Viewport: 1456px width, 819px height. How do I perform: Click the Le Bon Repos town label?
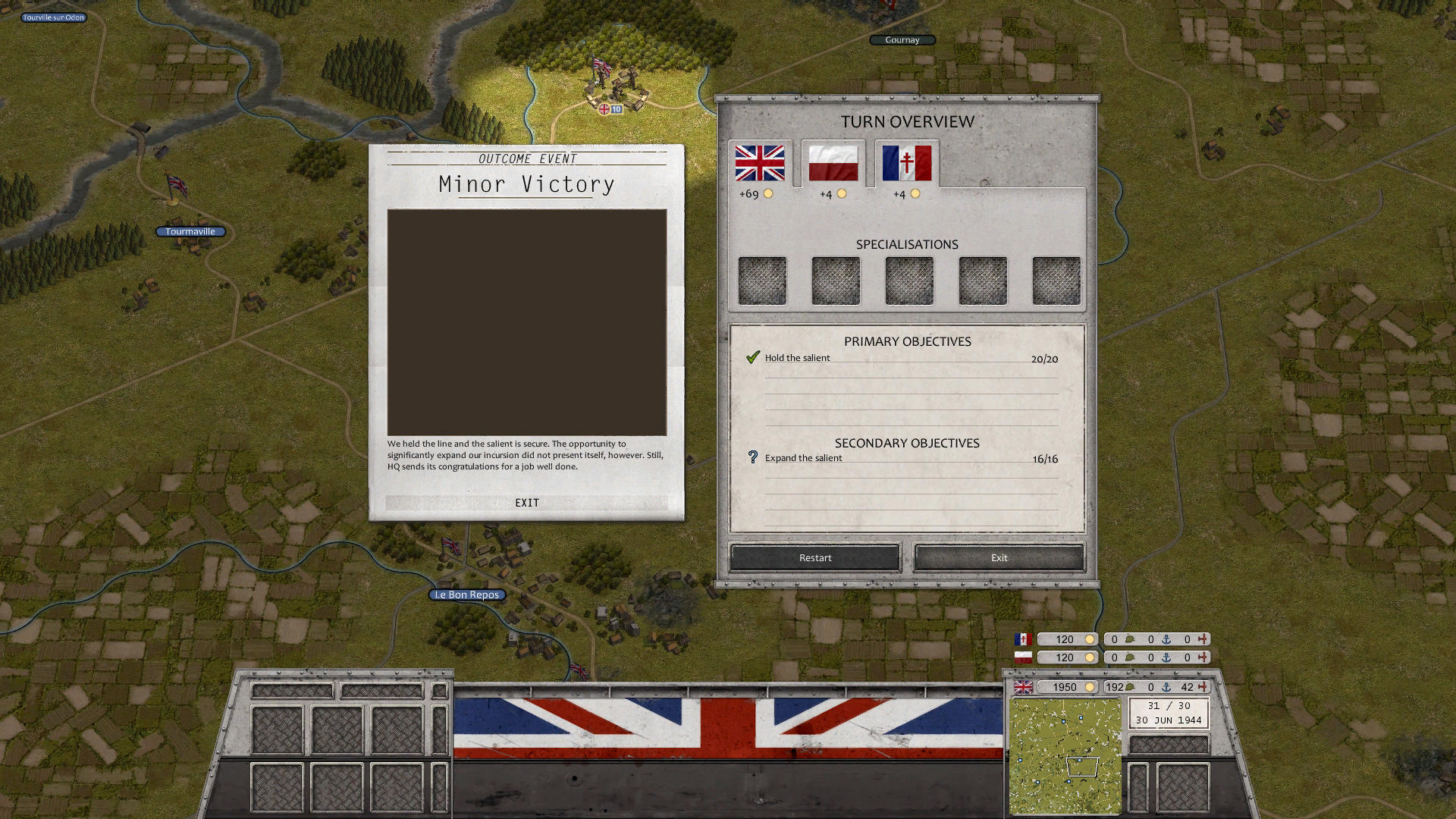coord(466,595)
